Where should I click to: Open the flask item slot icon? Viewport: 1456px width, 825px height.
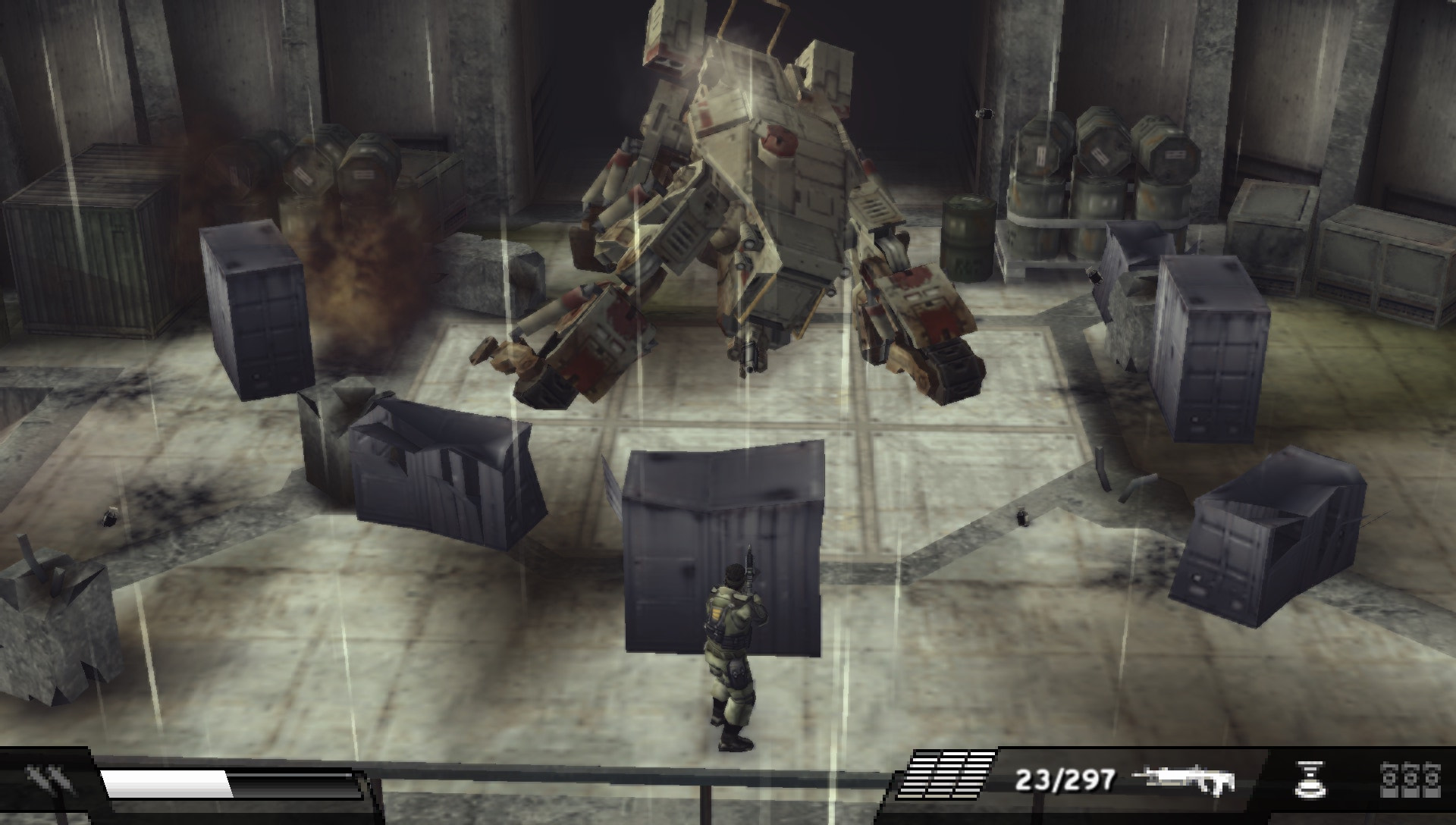[x=1310, y=781]
